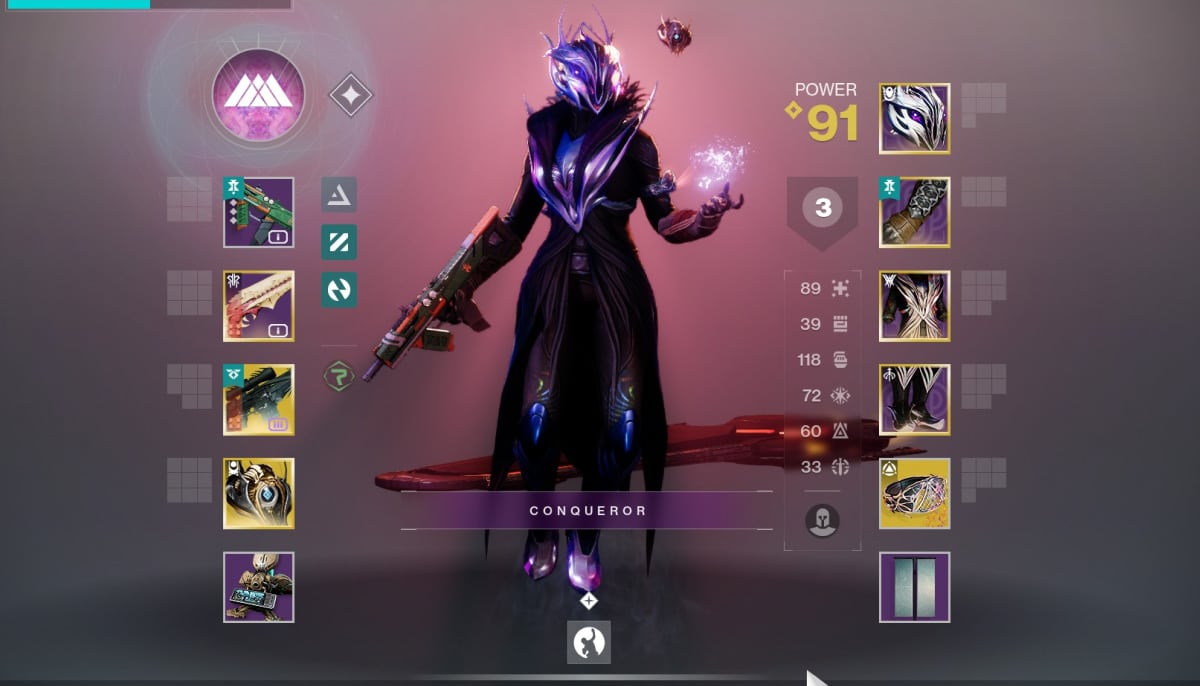Click the round helmet icon under the stats
Image resolution: width=1200 pixels, height=686 pixels.
822,520
